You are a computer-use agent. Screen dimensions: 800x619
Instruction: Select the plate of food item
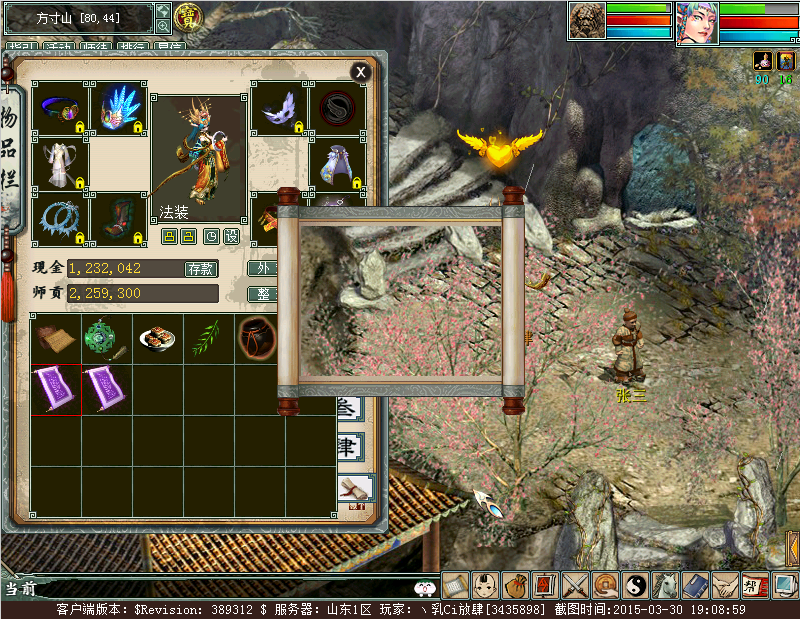[x=157, y=338]
